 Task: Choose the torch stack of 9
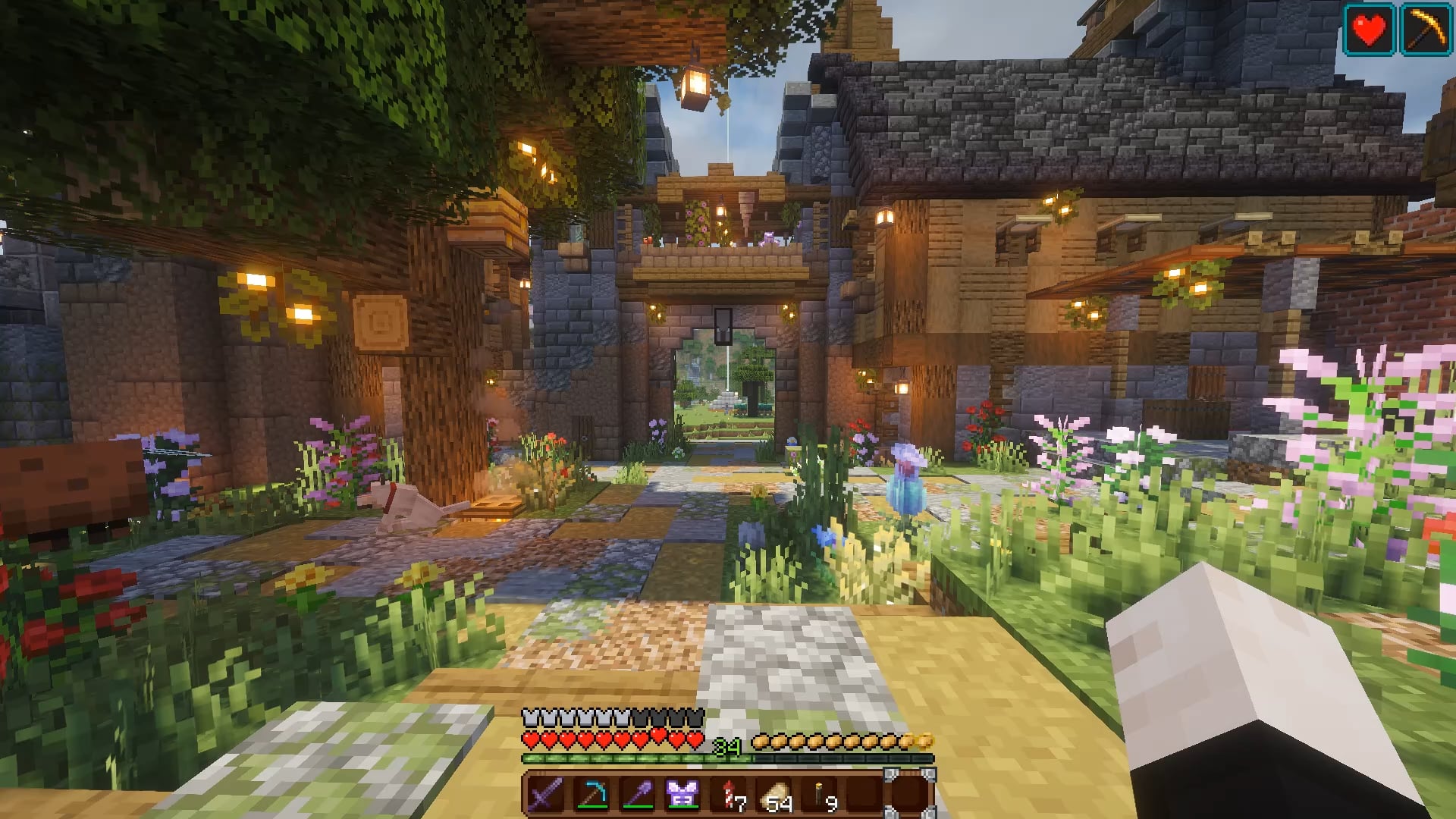point(821,795)
